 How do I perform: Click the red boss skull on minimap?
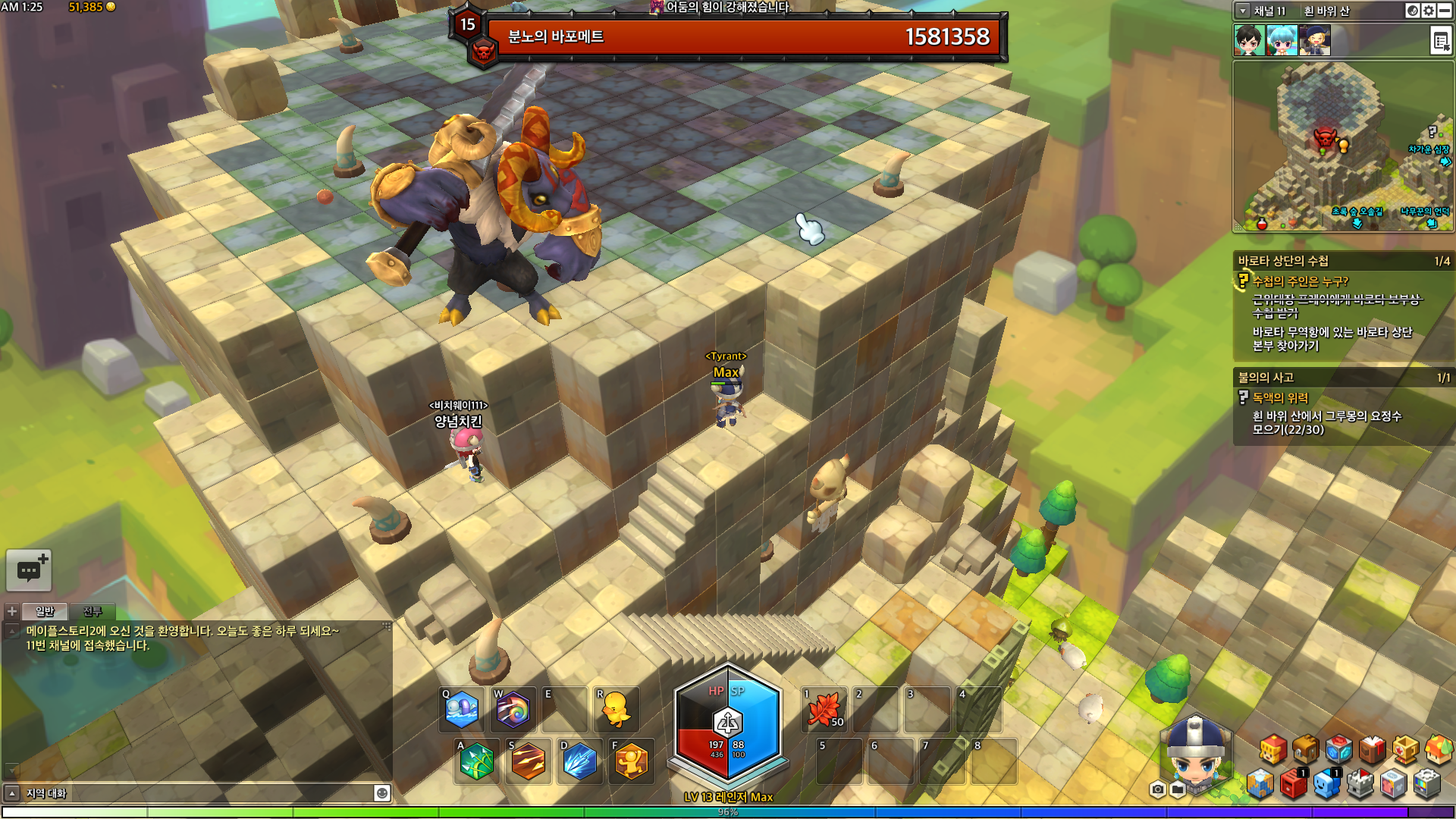pos(1324,139)
